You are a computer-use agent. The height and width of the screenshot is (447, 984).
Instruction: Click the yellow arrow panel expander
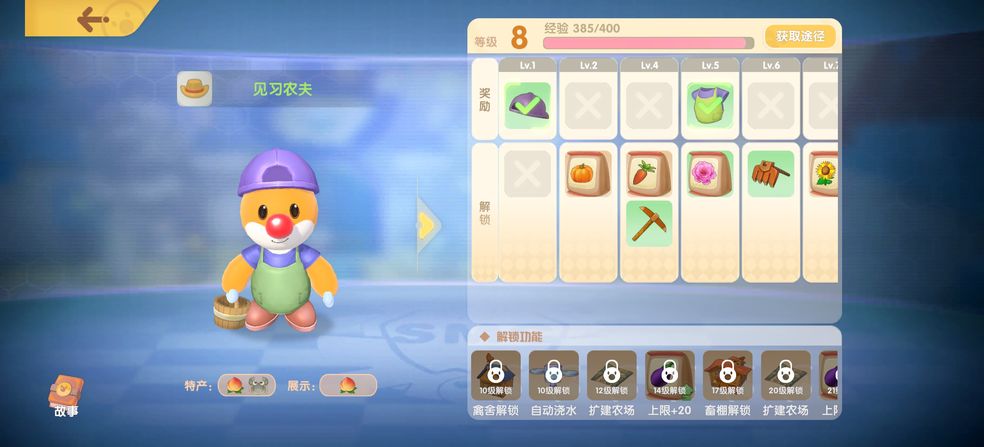427,226
